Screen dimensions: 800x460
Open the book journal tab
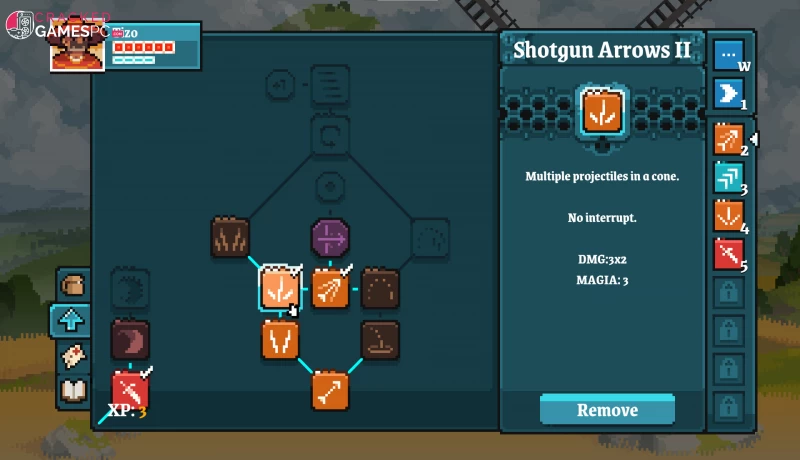point(73,391)
